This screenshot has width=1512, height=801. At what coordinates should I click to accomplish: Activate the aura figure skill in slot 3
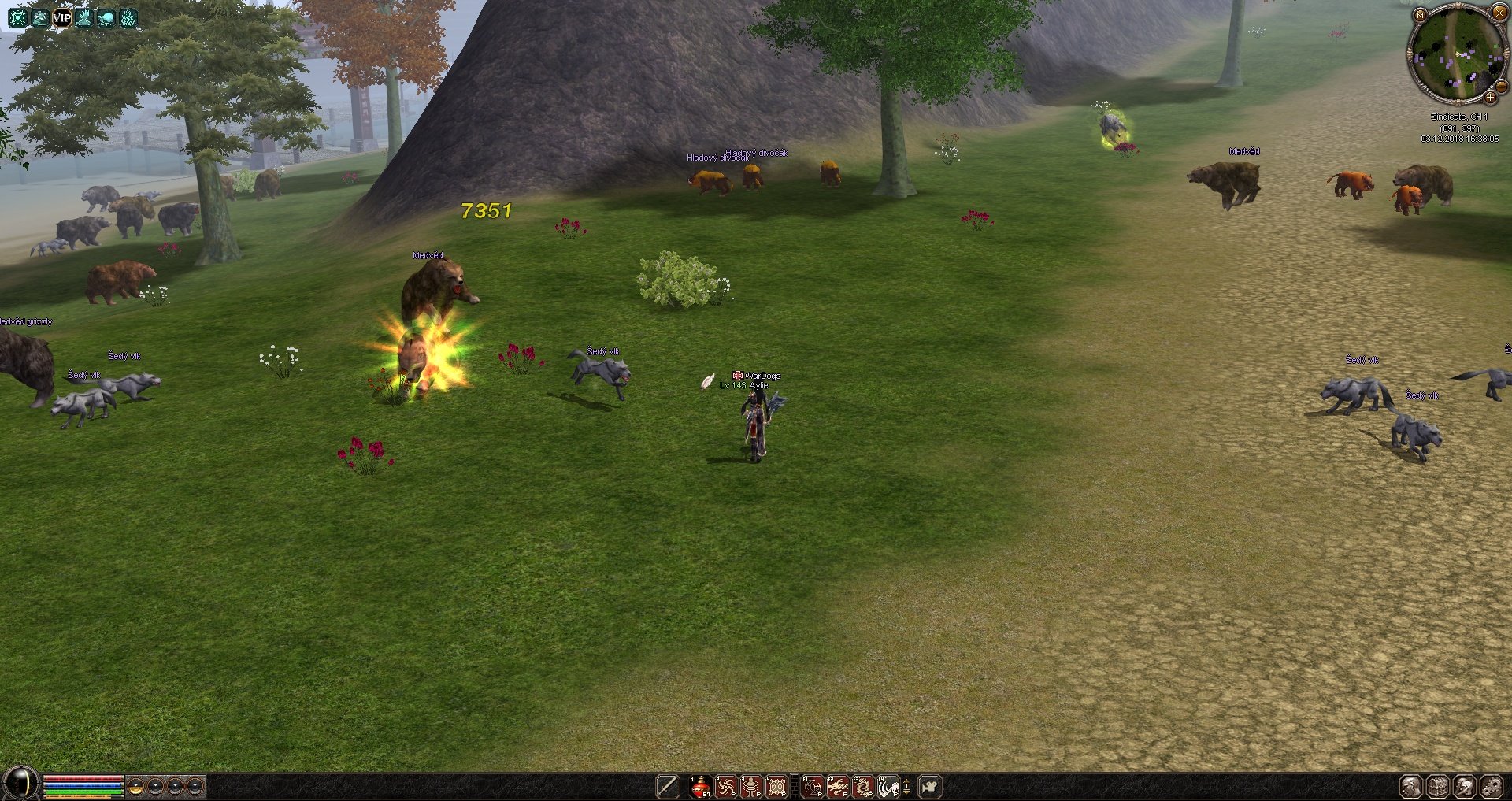point(750,786)
